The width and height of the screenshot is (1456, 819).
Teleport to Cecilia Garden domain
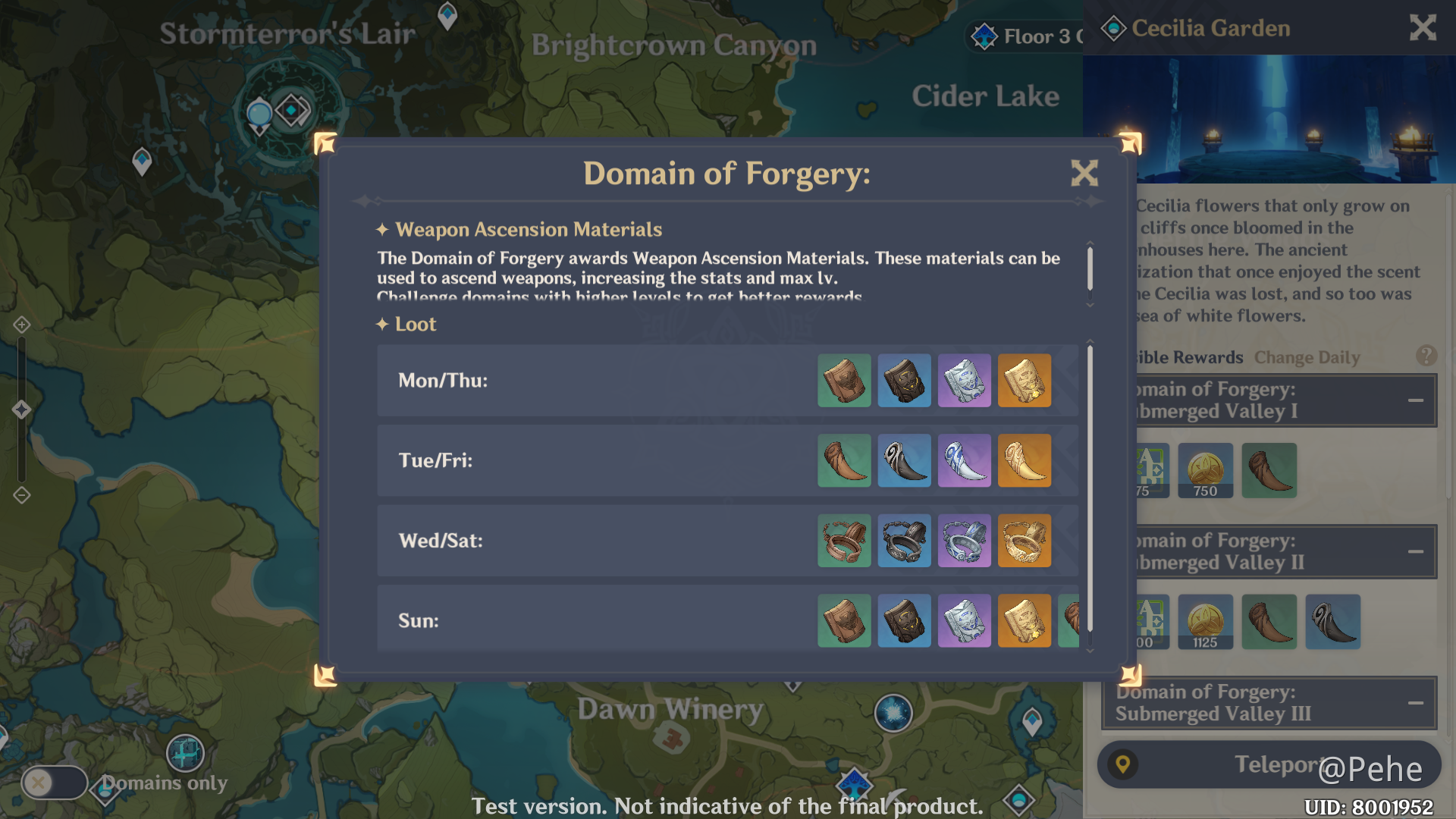coord(1269,764)
